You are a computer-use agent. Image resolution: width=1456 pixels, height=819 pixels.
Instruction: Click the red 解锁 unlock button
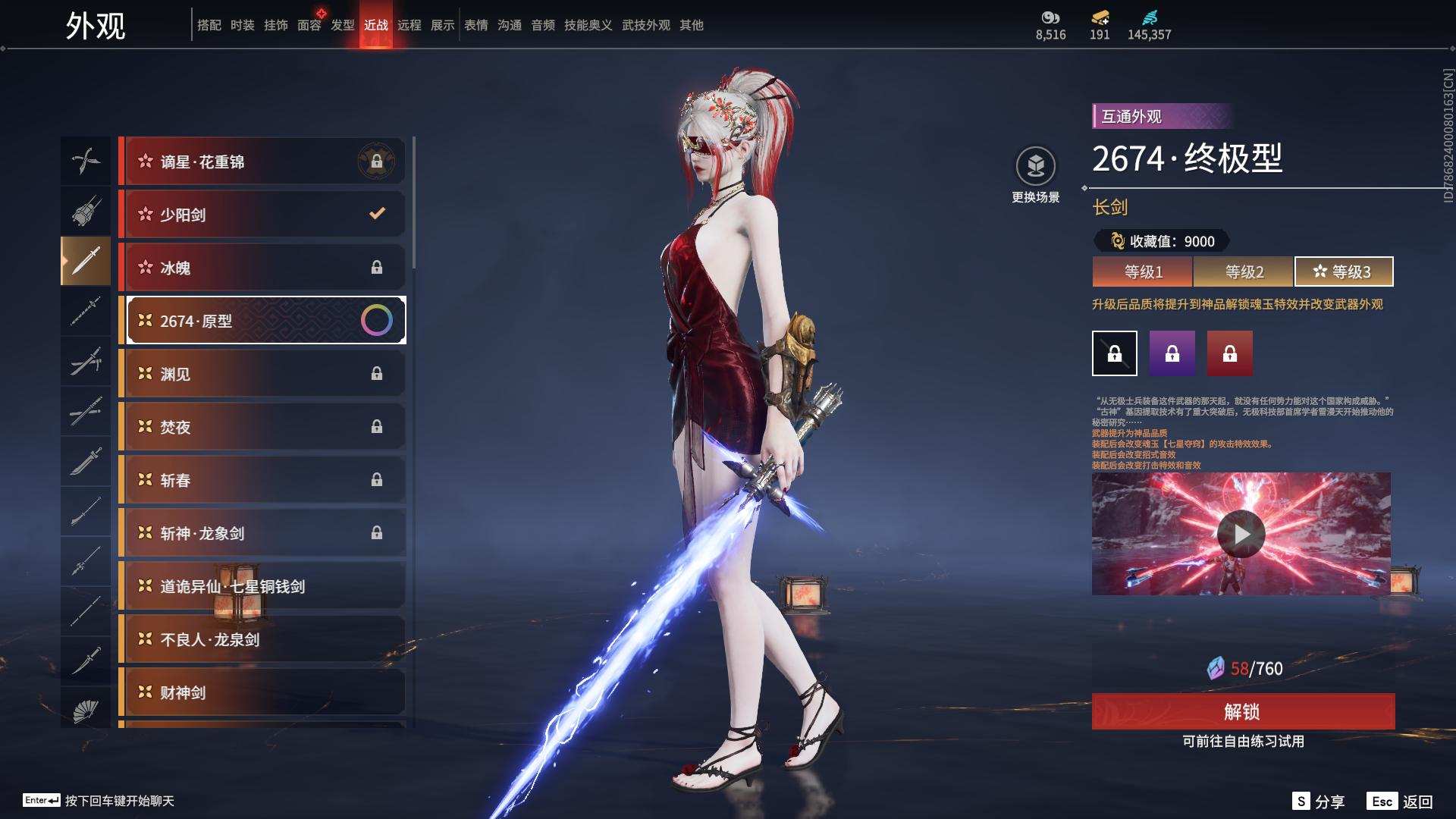(x=1242, y=711)
